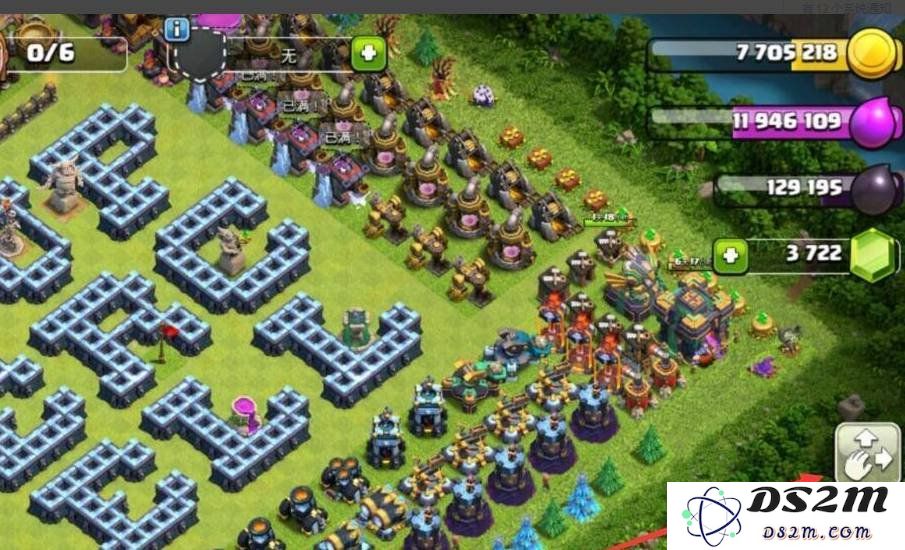Tap the green plus beside the shield

tap(368, 54)
